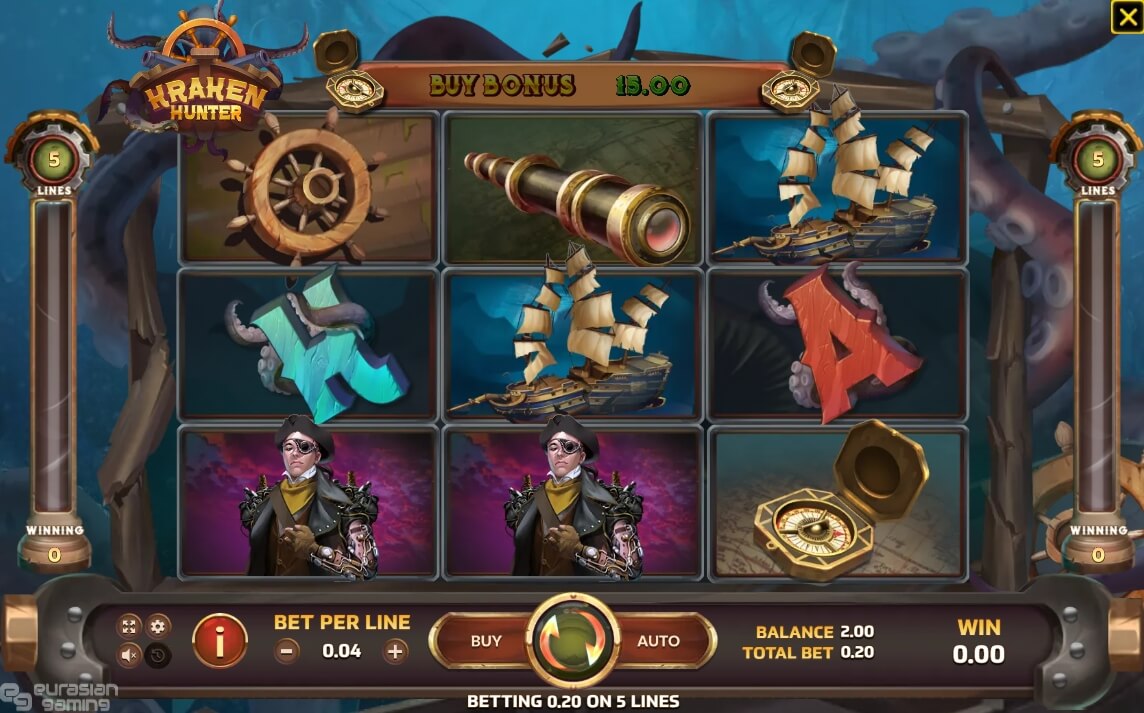Spin the reels with the center button
This screenshot has width=1144, height=713.
point(573,640)
